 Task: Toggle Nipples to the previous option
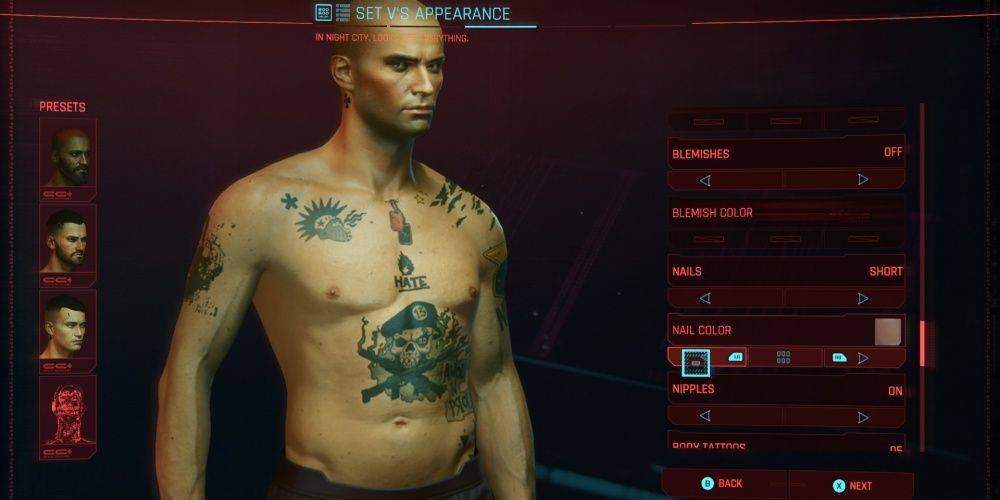[x=705, y=415]
